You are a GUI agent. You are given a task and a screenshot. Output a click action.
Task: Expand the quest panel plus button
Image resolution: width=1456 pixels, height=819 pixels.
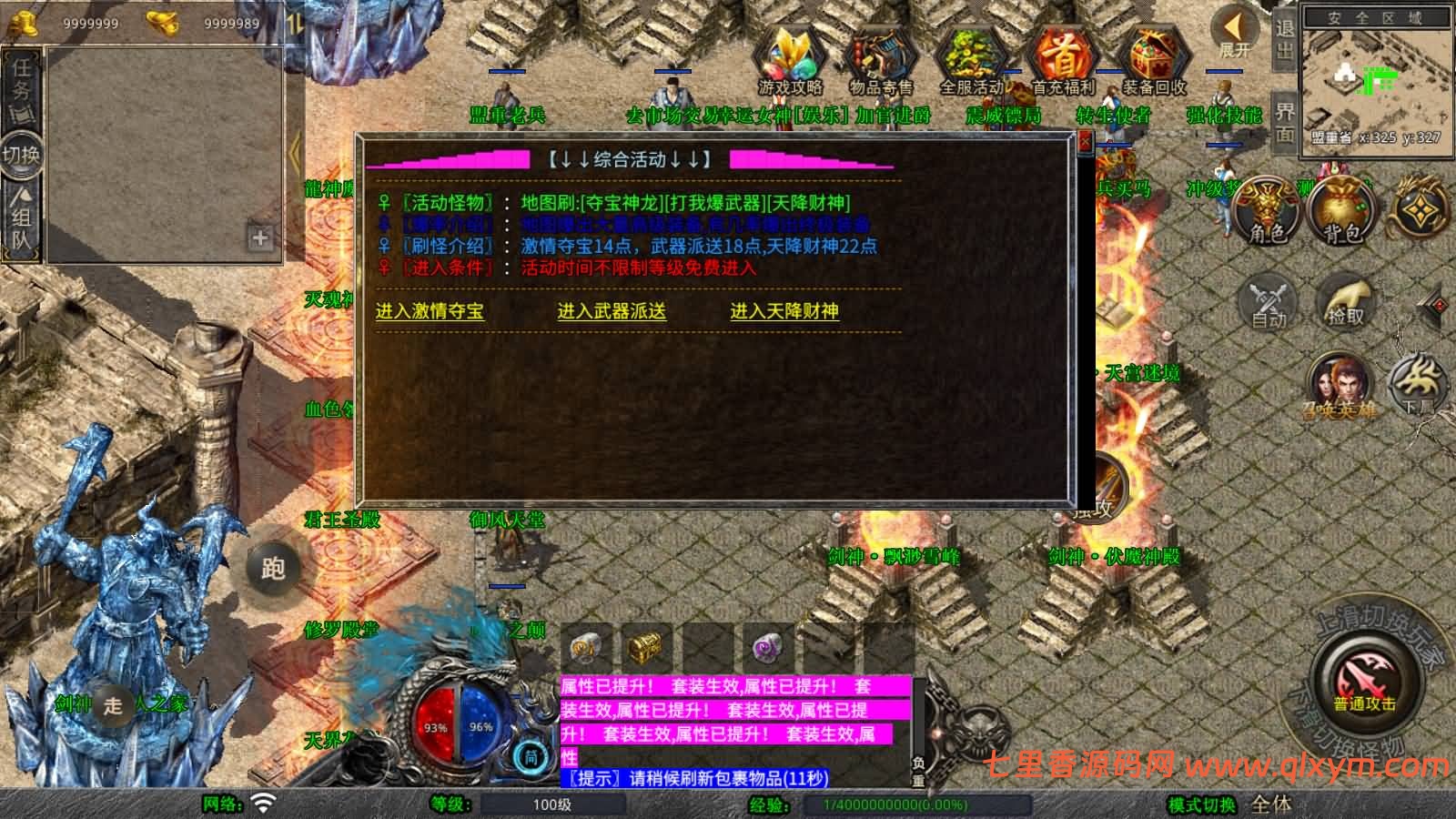pyautogui.click(x=260, y=238)
